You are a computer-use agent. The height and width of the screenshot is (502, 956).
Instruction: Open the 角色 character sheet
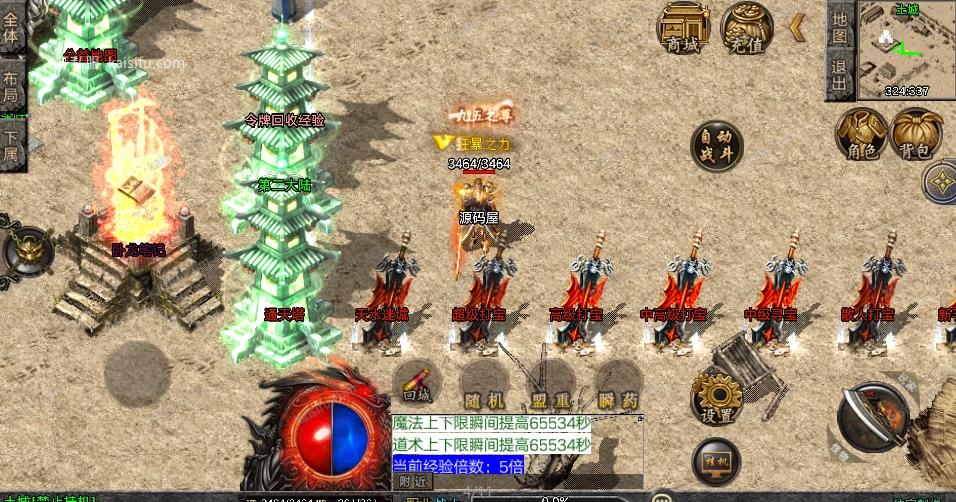(859, 133)
